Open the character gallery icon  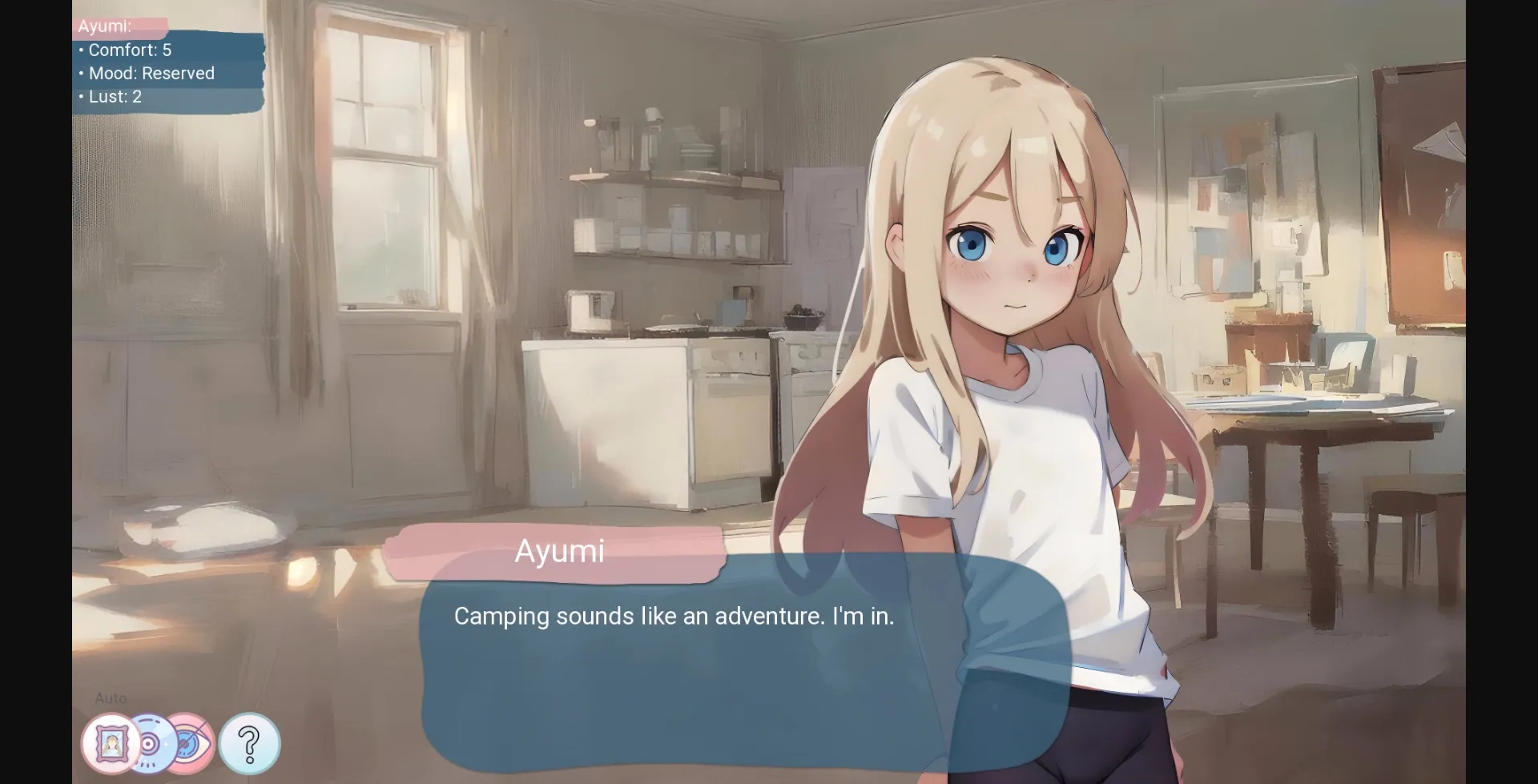click(111, 743)
